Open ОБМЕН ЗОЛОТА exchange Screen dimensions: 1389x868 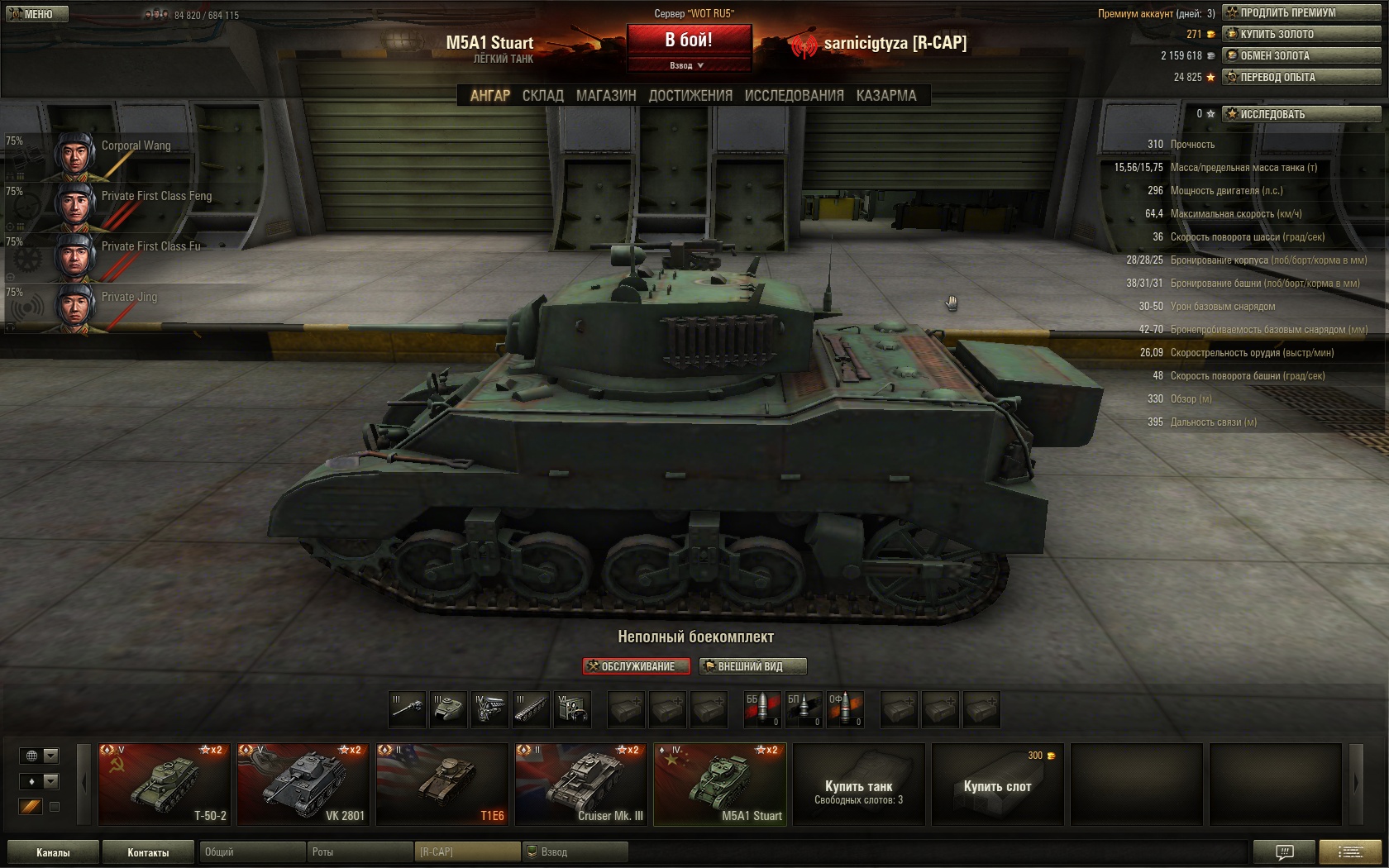point(1301,55)
